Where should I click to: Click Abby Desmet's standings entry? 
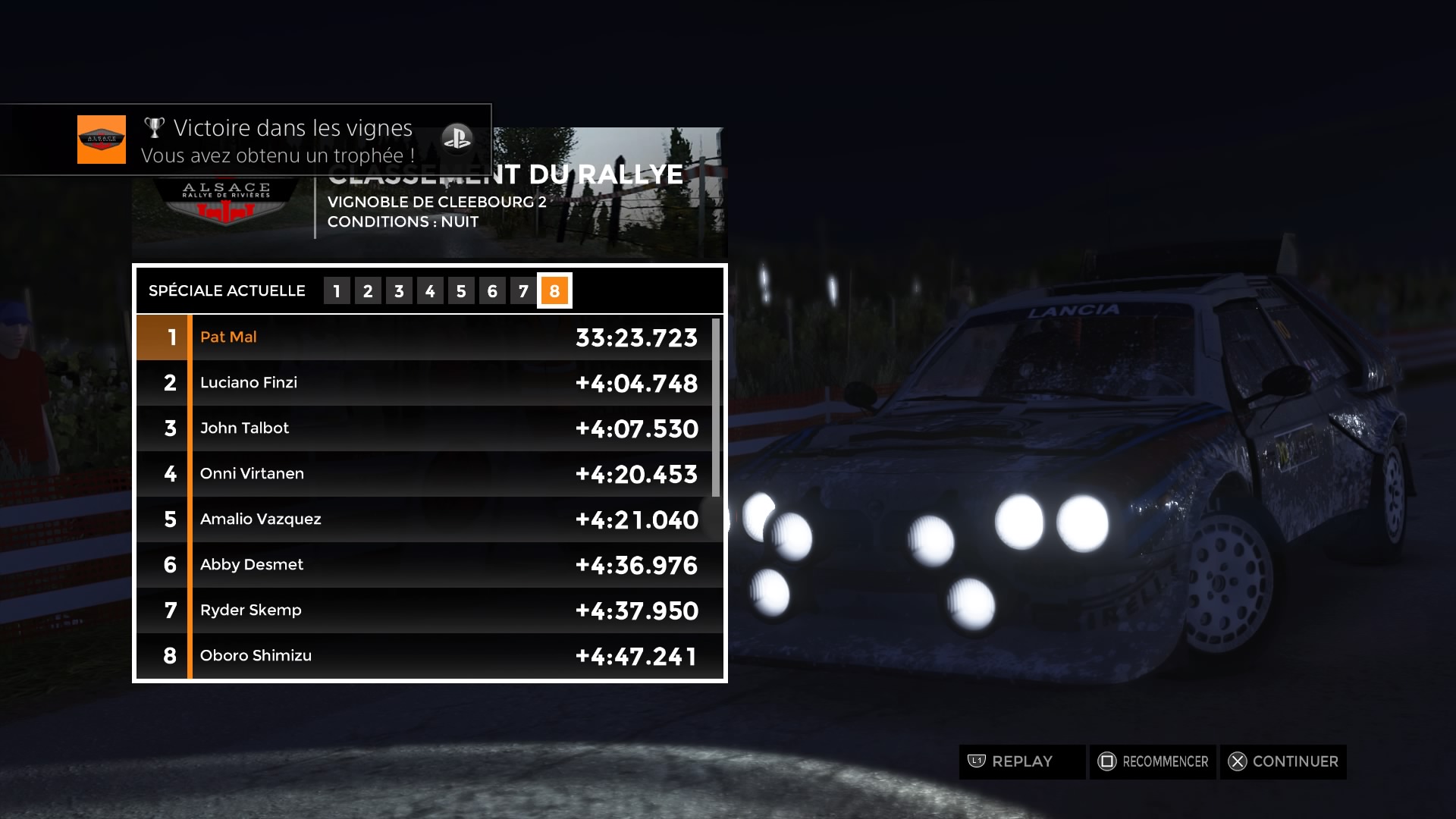[x=425, y=565]
